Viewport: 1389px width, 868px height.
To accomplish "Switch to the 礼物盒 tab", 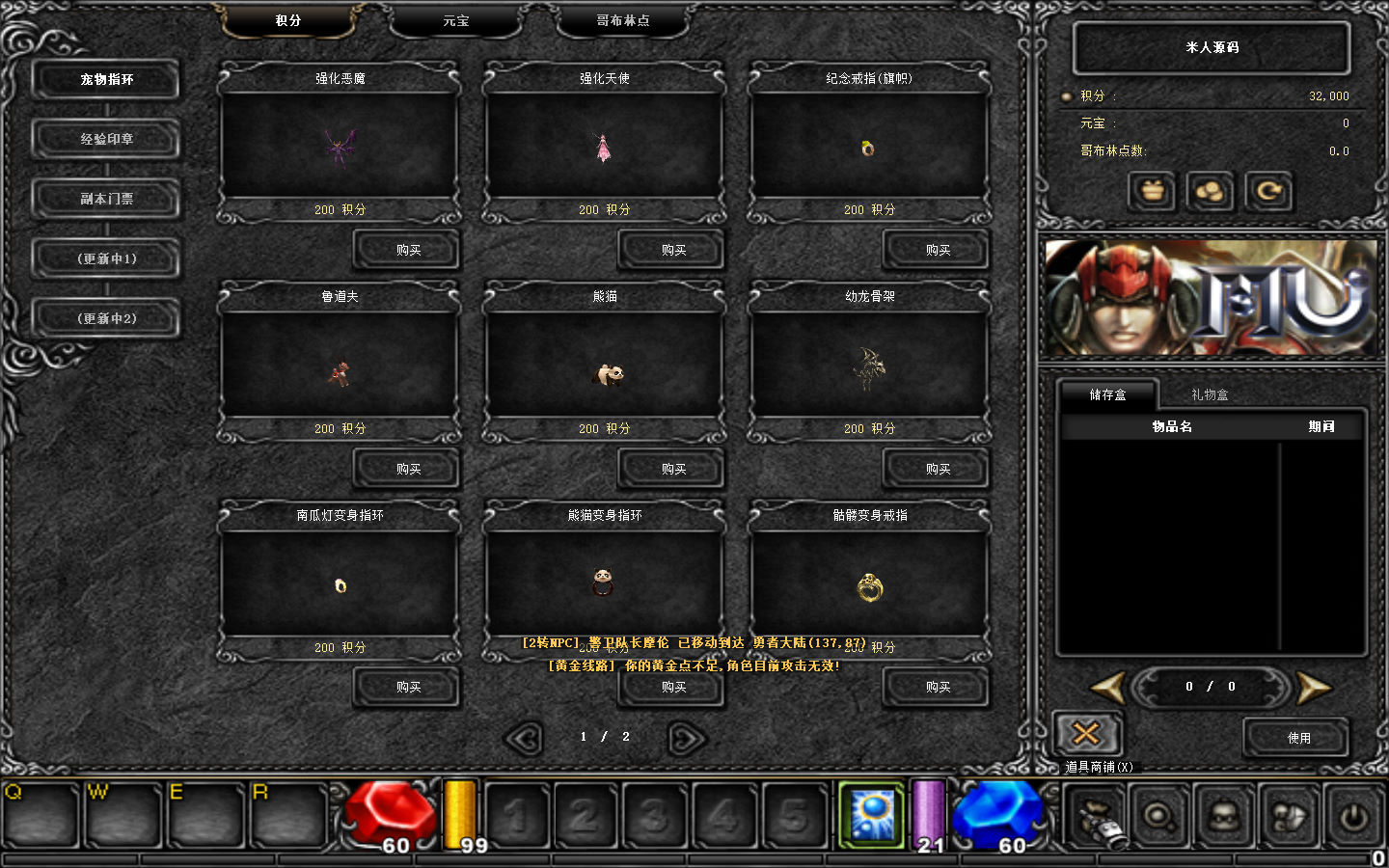I will pos(1210,394).
